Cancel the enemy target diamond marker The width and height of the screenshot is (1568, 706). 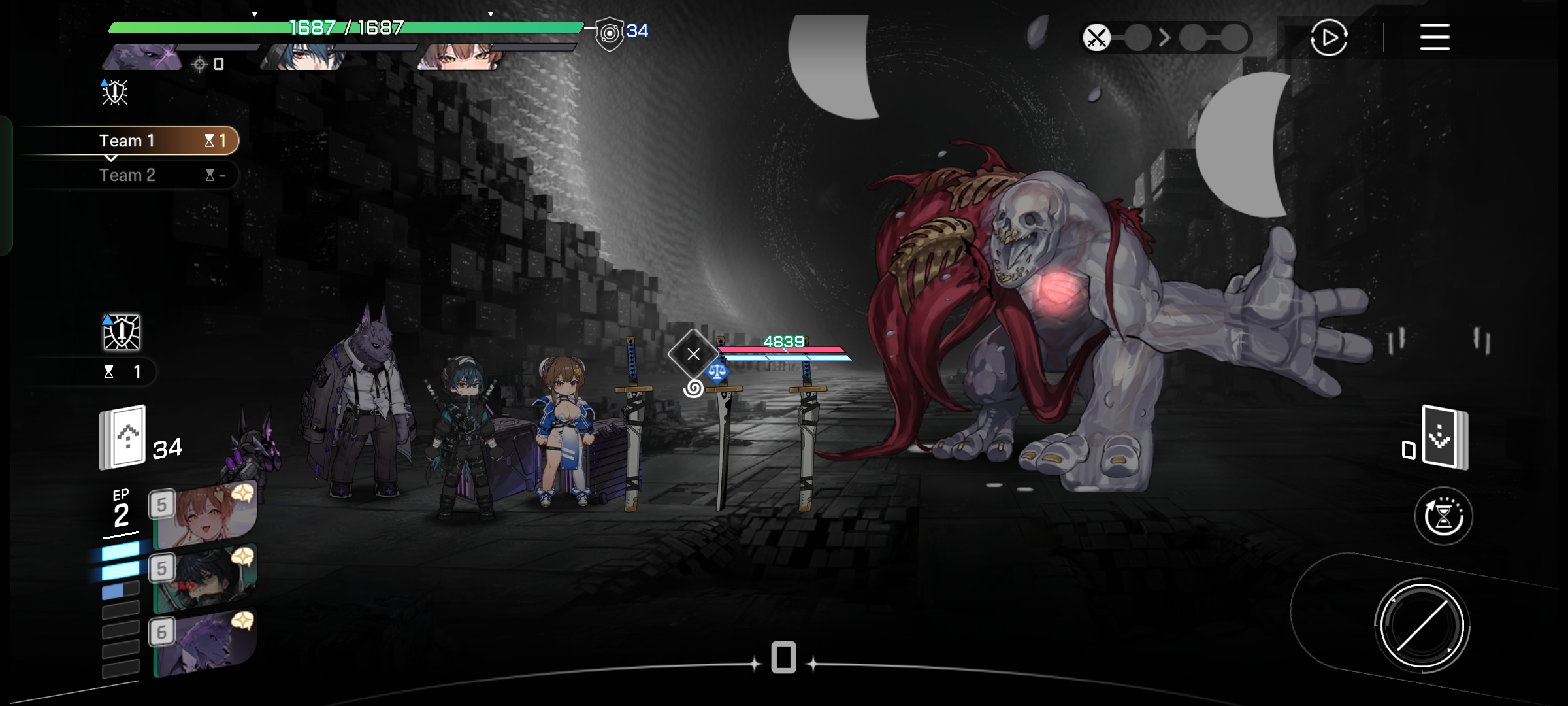coord(693,354)
